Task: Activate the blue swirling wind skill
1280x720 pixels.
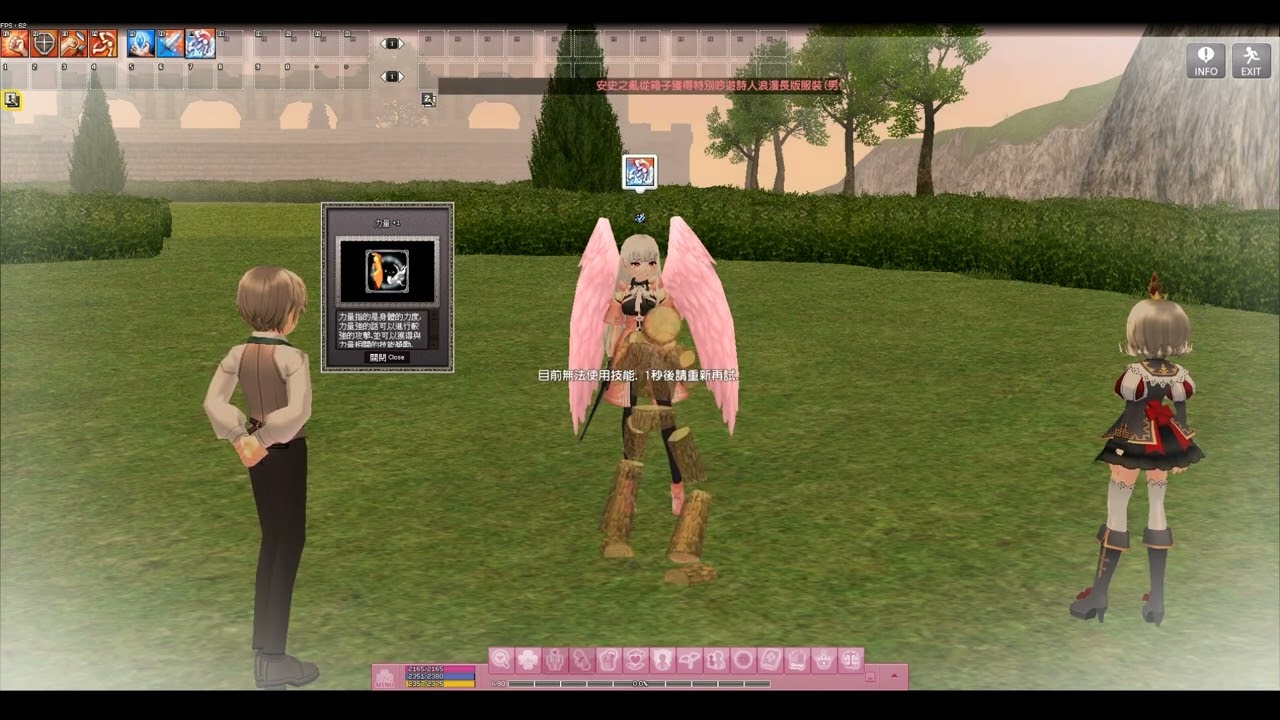Action: coord(200,43)
